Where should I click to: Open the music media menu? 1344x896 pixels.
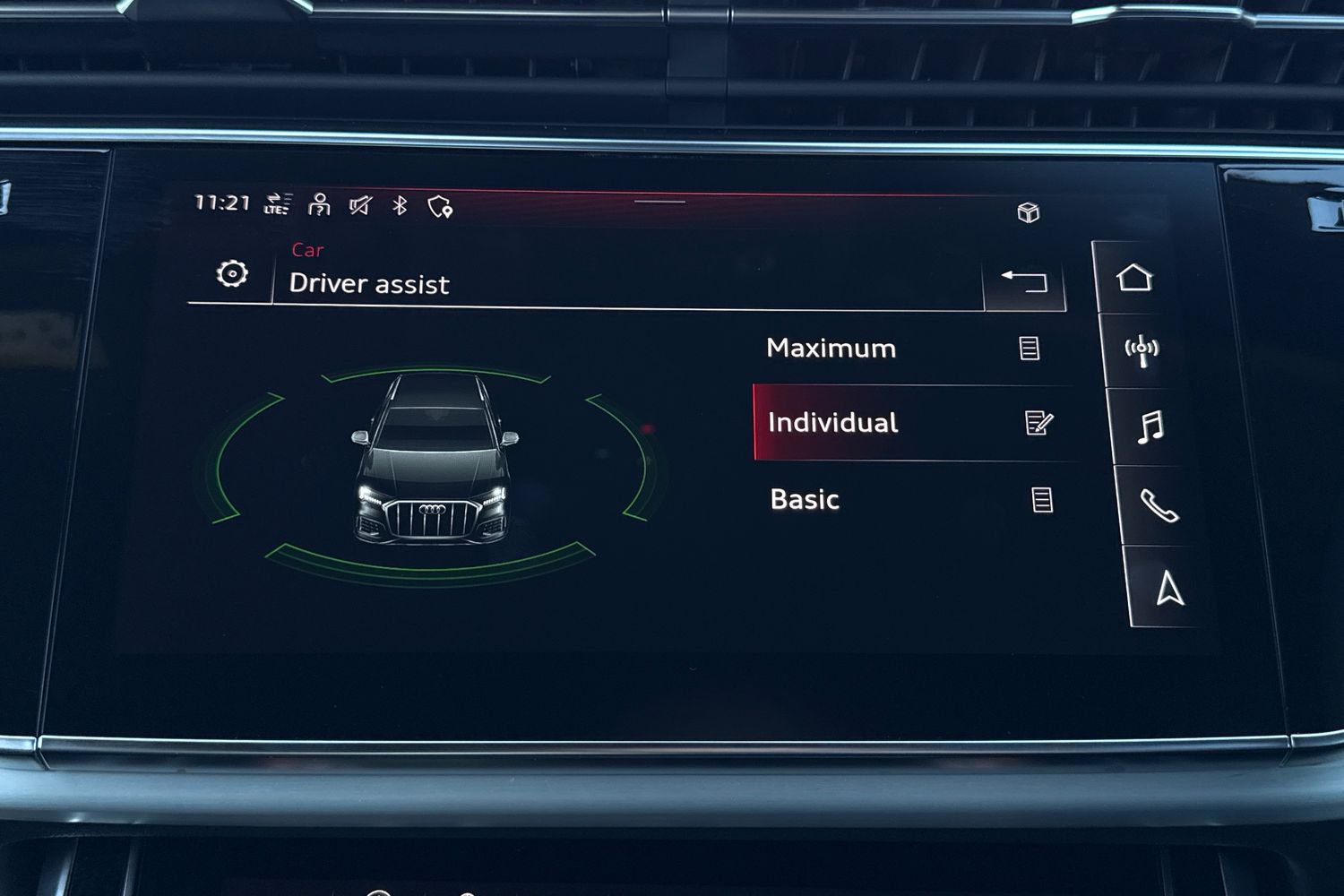coord(1150,426)
